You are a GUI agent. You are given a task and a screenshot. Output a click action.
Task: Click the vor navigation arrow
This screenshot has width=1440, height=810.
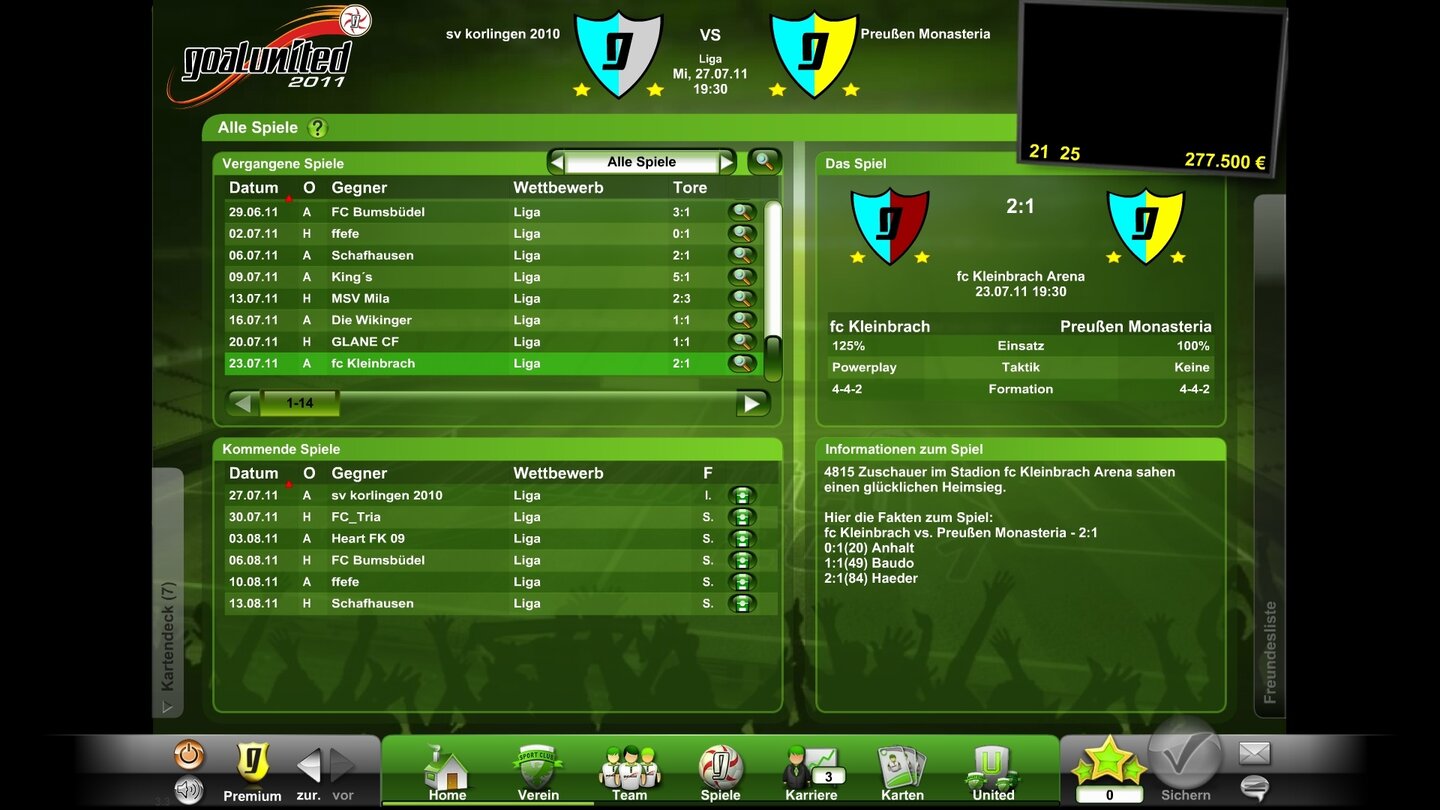click(341, 764)
